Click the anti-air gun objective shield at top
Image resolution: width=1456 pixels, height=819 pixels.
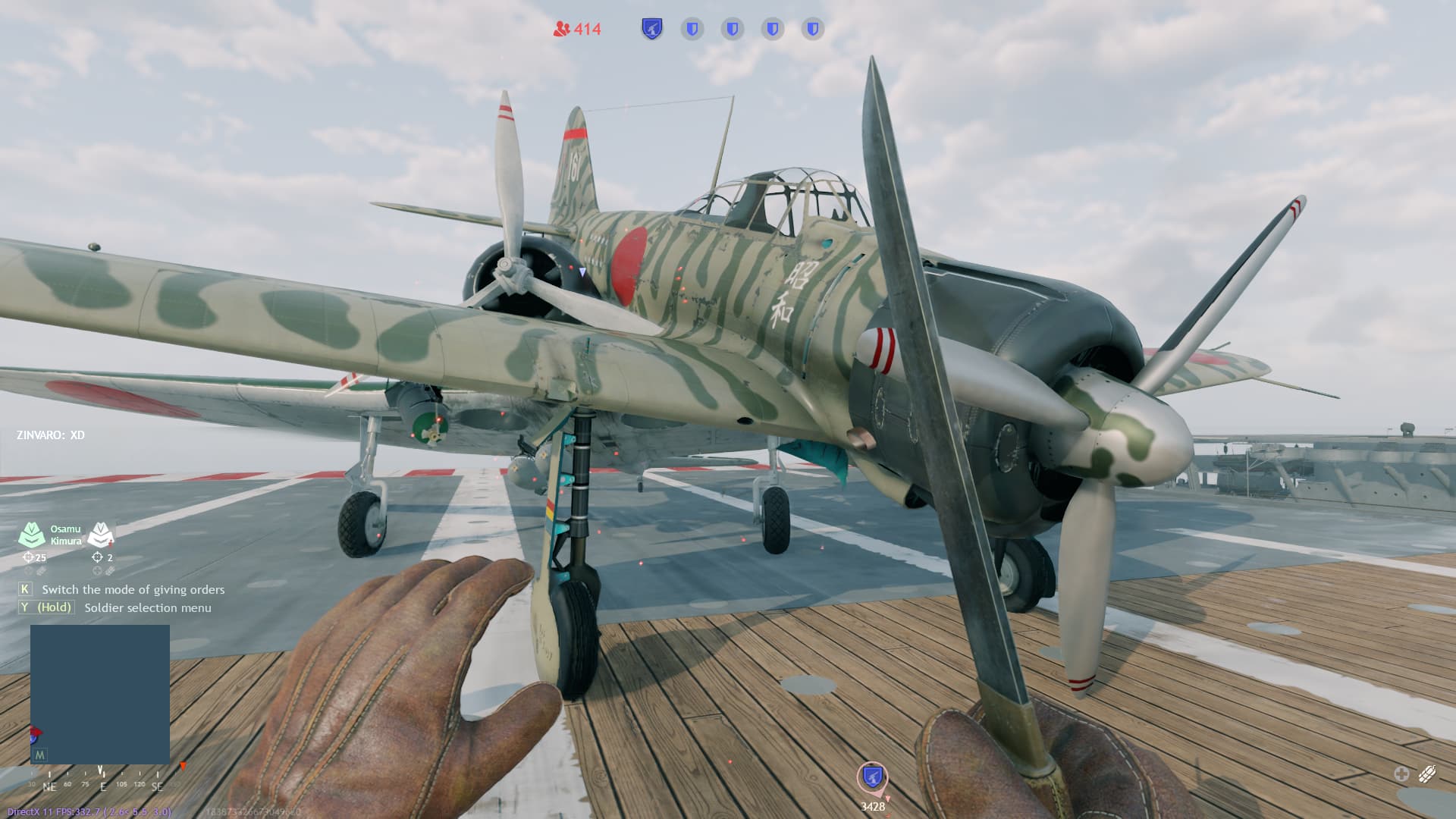[651, 29]
